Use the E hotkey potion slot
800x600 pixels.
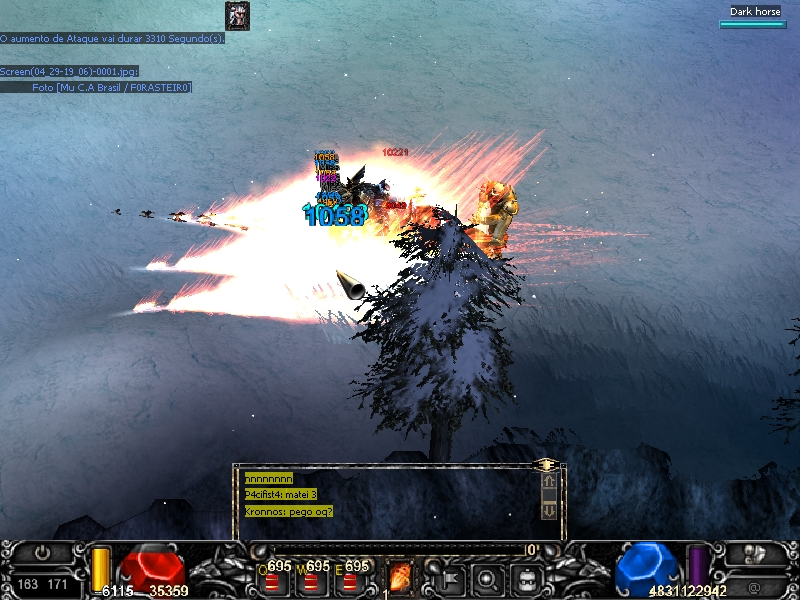tap(349, 580)
